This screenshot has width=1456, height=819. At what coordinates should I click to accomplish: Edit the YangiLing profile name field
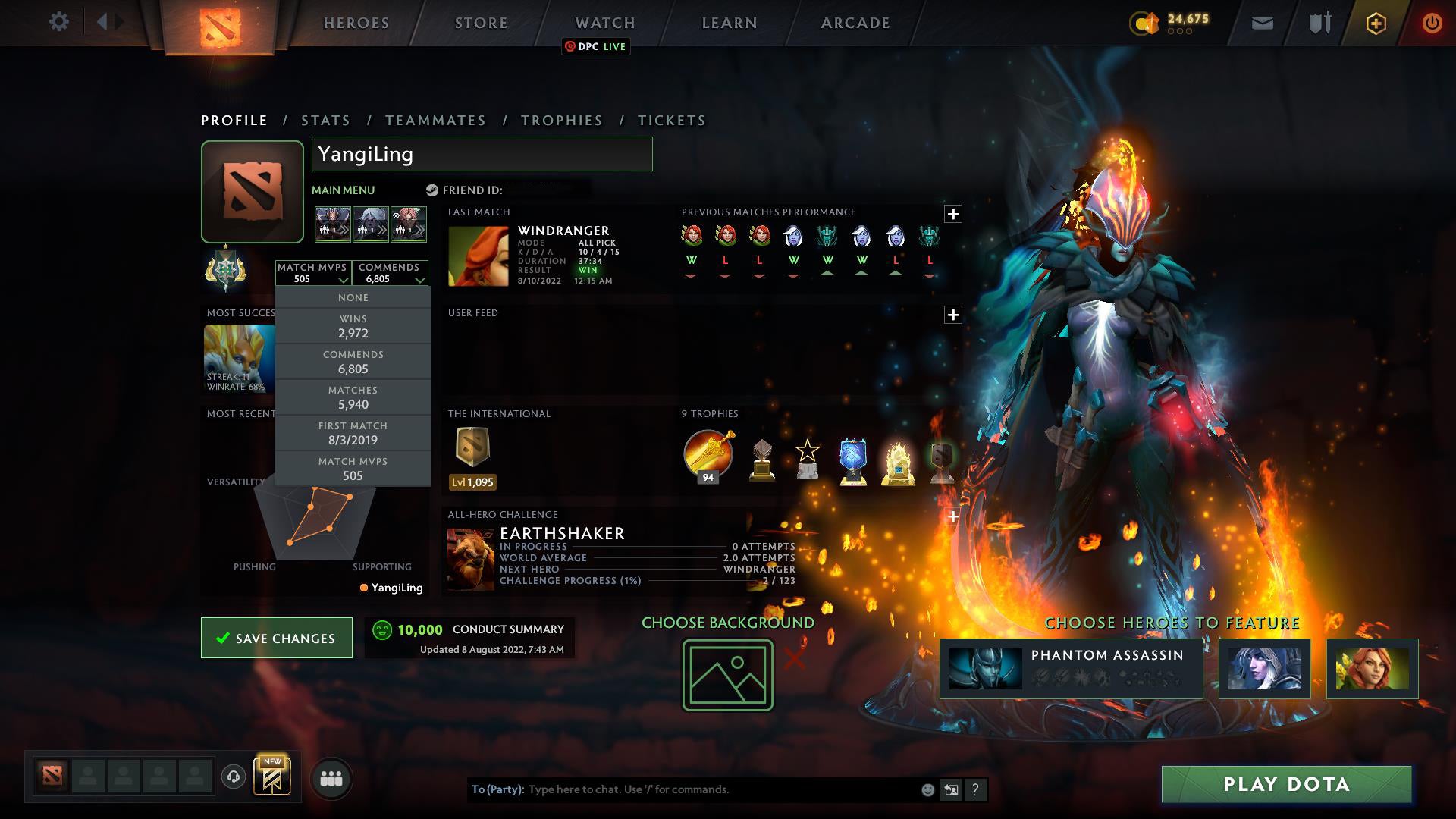point(482,154)
